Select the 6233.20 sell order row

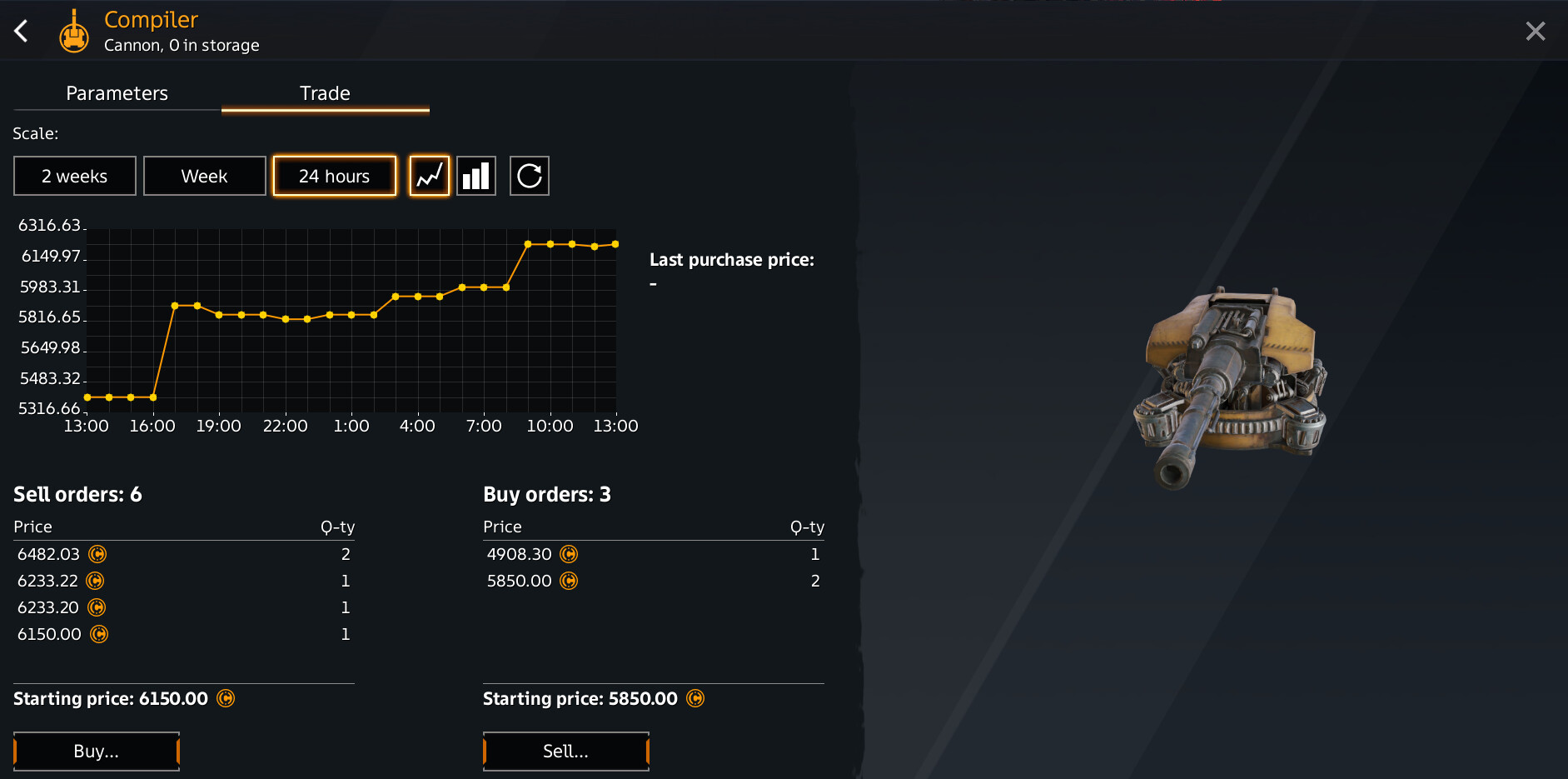pyautogui.click(x=183, y=607)
